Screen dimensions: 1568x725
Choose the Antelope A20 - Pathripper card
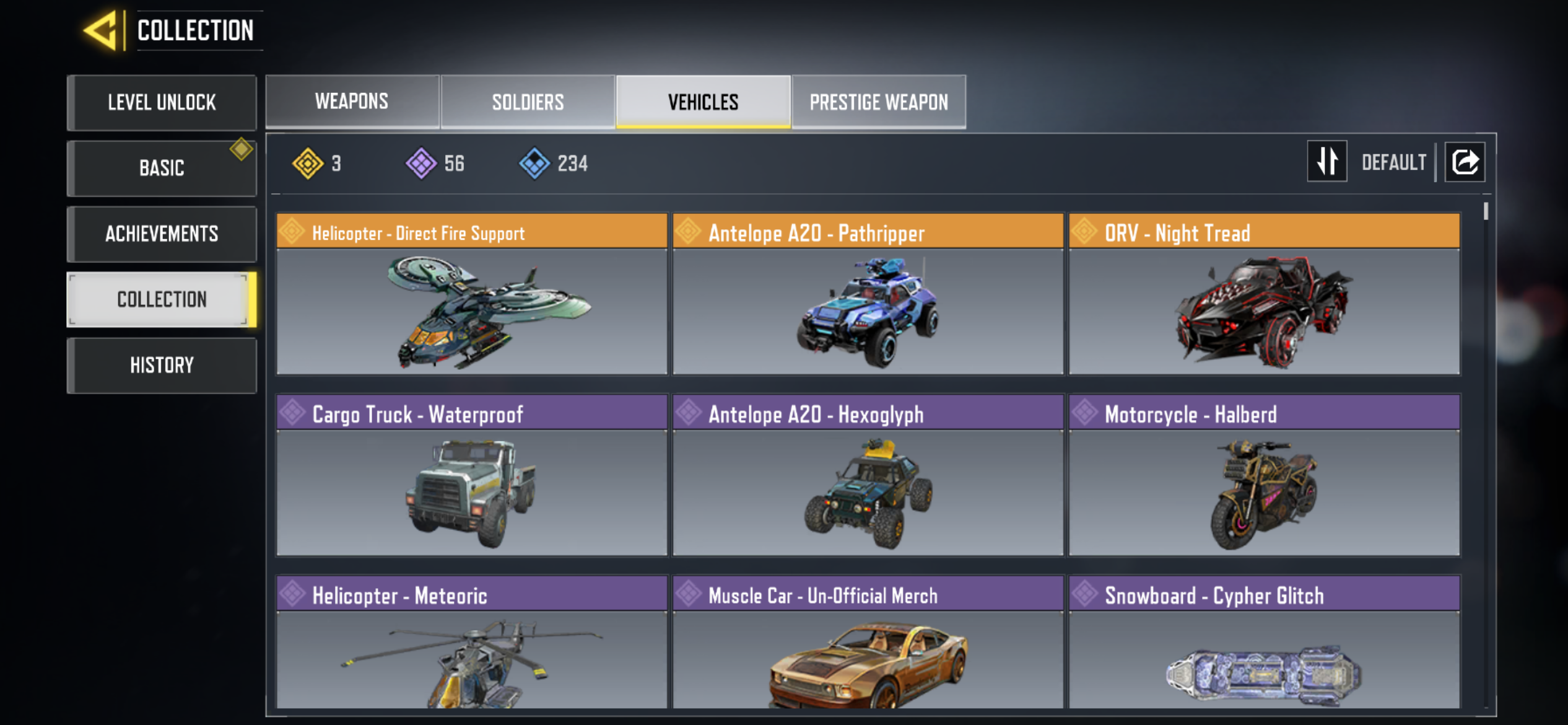click(x=868, y=294)
